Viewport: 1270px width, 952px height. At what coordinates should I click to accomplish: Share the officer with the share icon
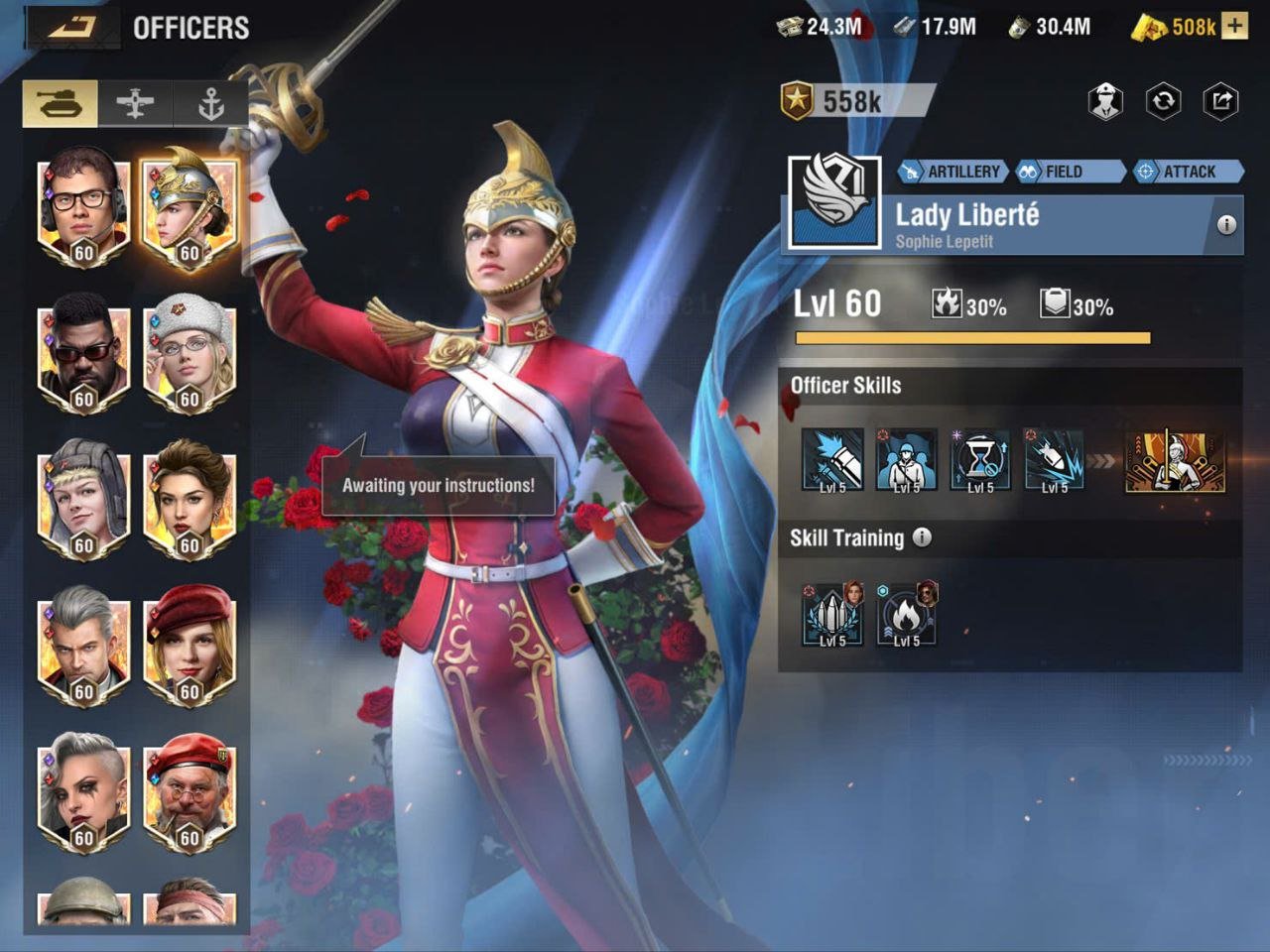1221,101
